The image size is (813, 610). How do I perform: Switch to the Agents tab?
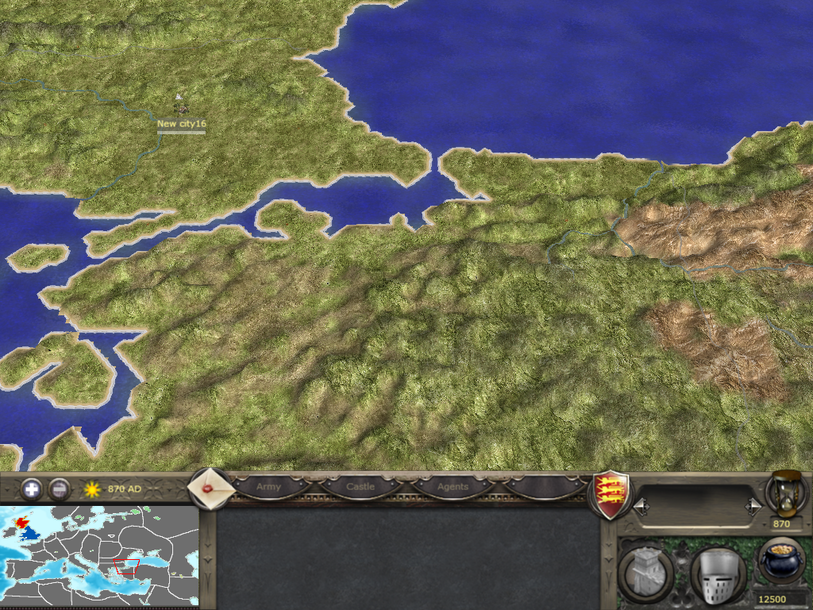(x=452, y=487)
